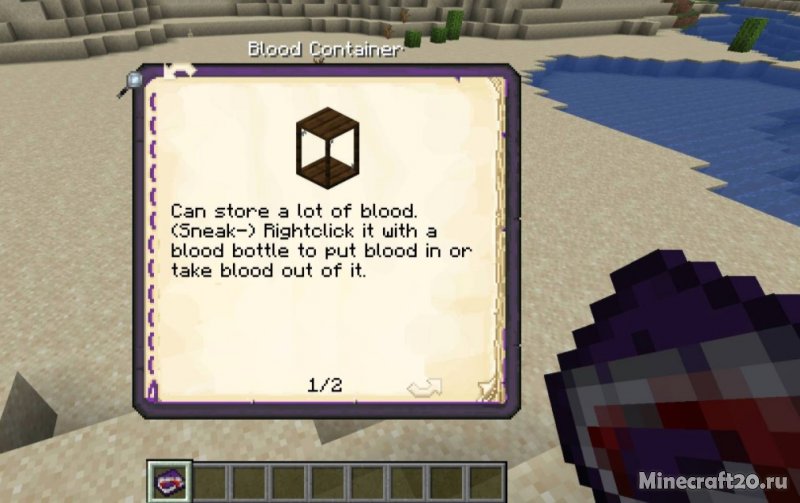Click the Blood Container block icon

tap(328, 140)
